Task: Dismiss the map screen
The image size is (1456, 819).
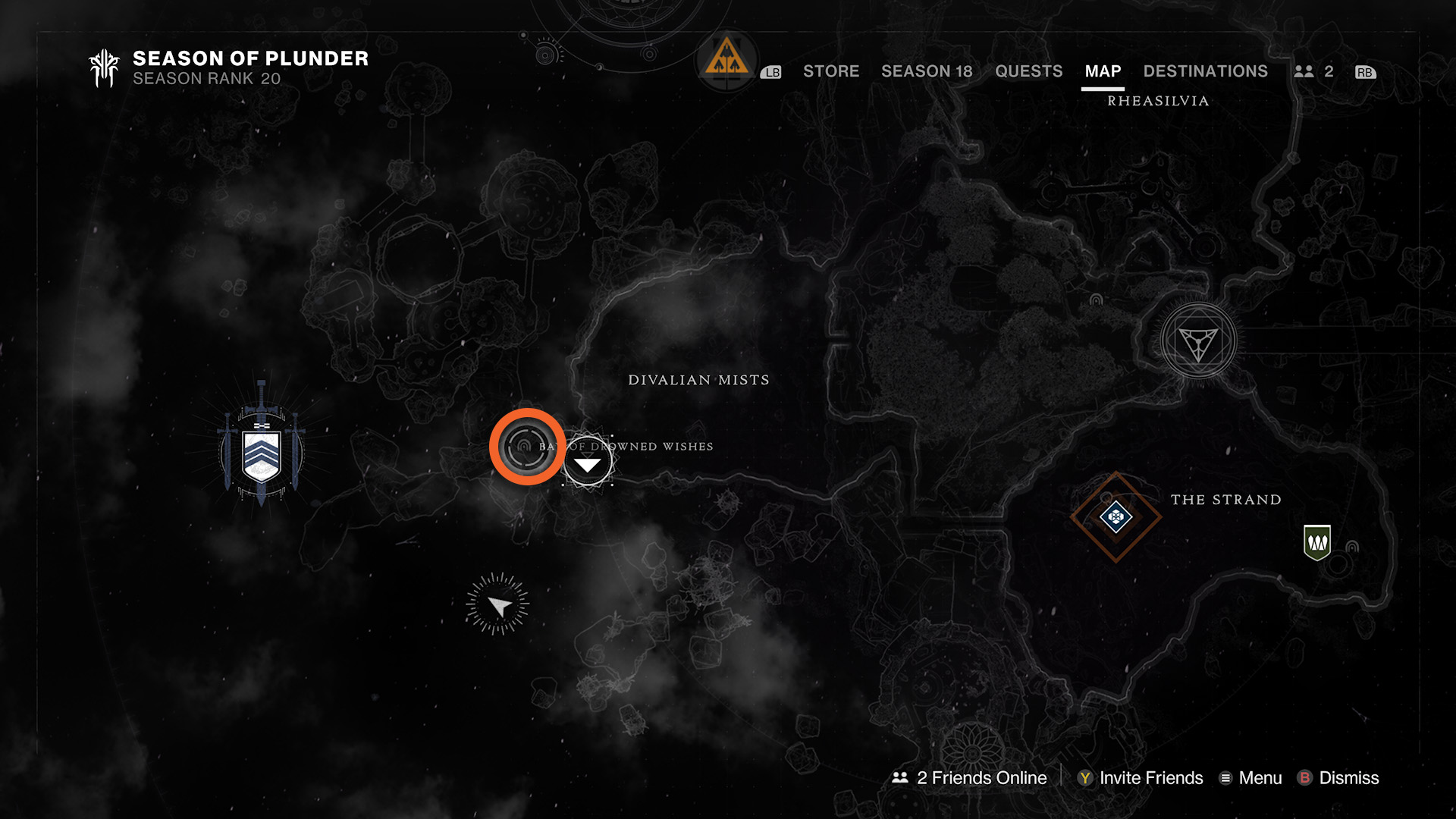Action: click(x=1338, y=778)
